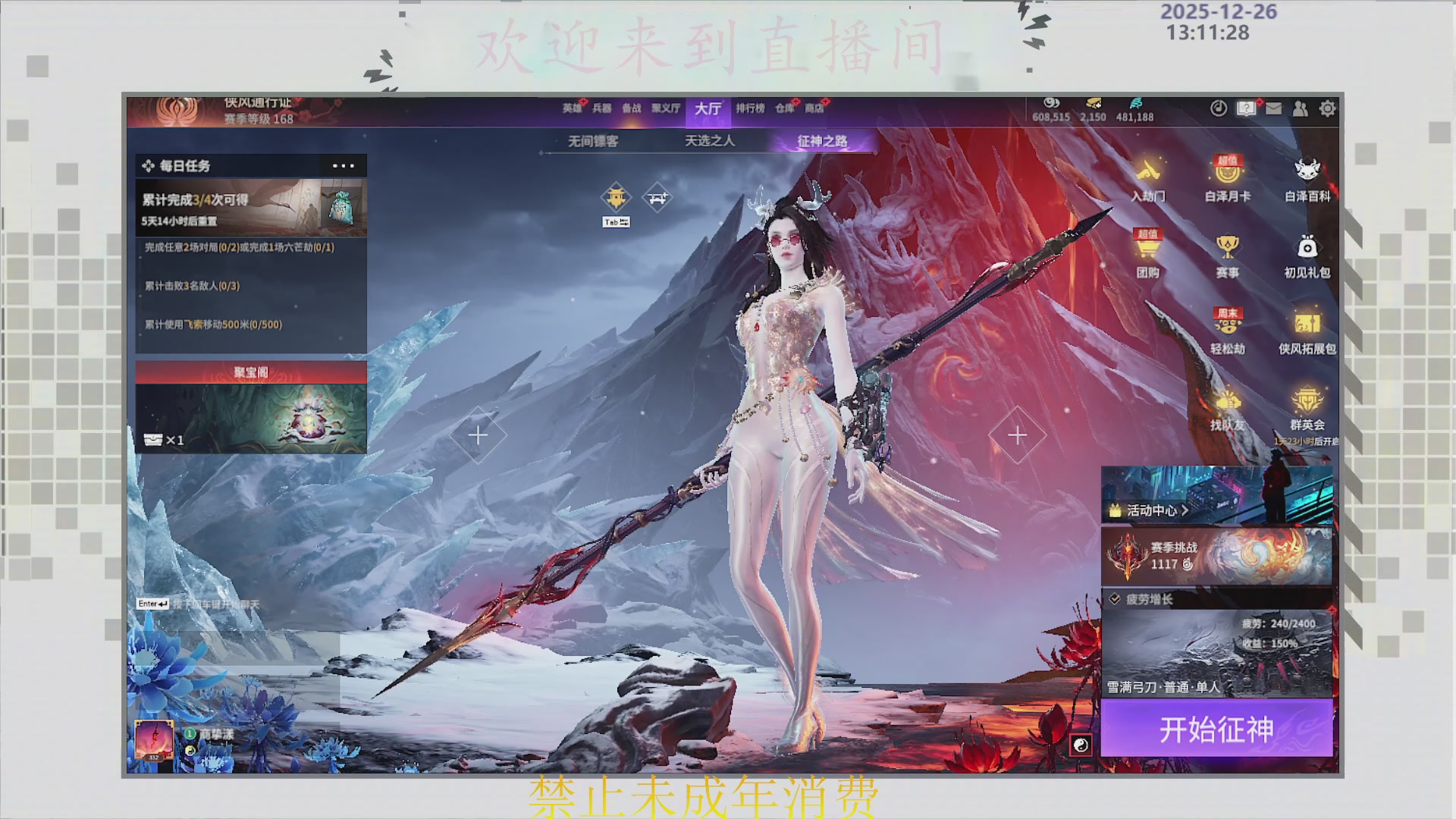
Task: Open the gear settings icon
Action: pyautogui.click(x=1327, y=108)
